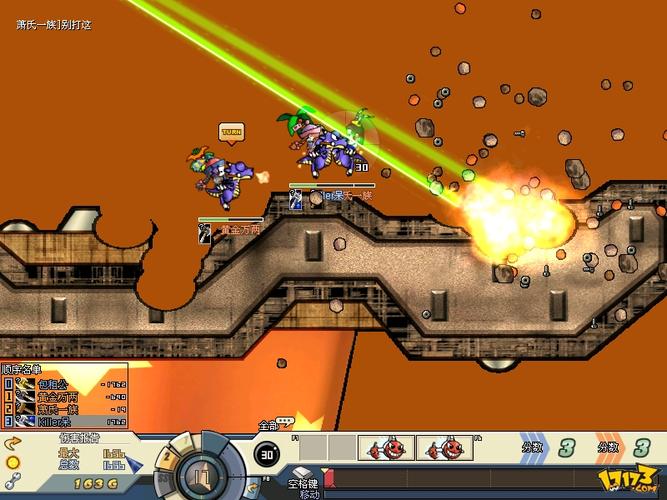
Task: Open the wrench settings icon
Action: (13, 481)
